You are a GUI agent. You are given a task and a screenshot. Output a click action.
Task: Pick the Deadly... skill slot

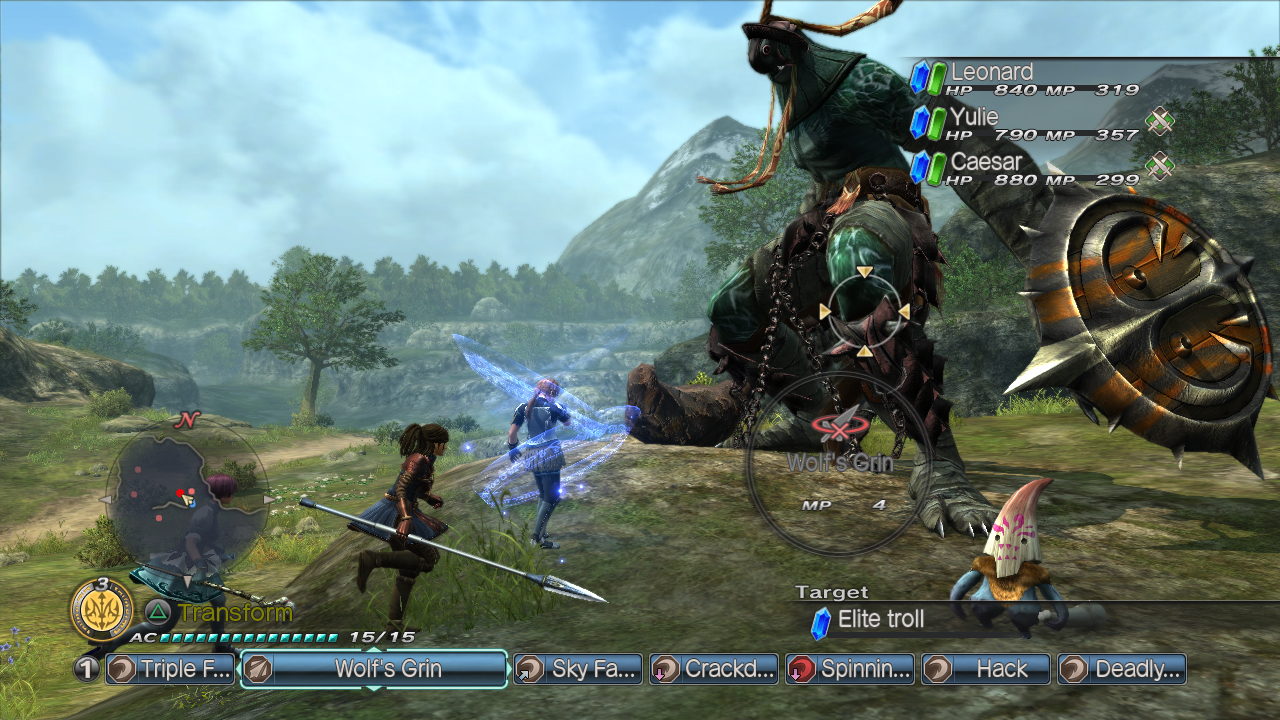[1122, 669]
